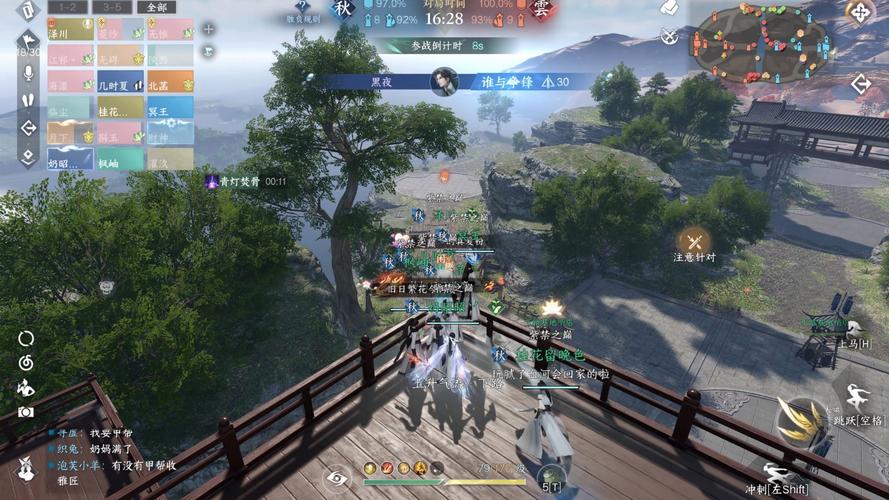Viewport: 889px width, 500px height.
Task: Click the four-arrow icon beside minimap
Action: 860,12
